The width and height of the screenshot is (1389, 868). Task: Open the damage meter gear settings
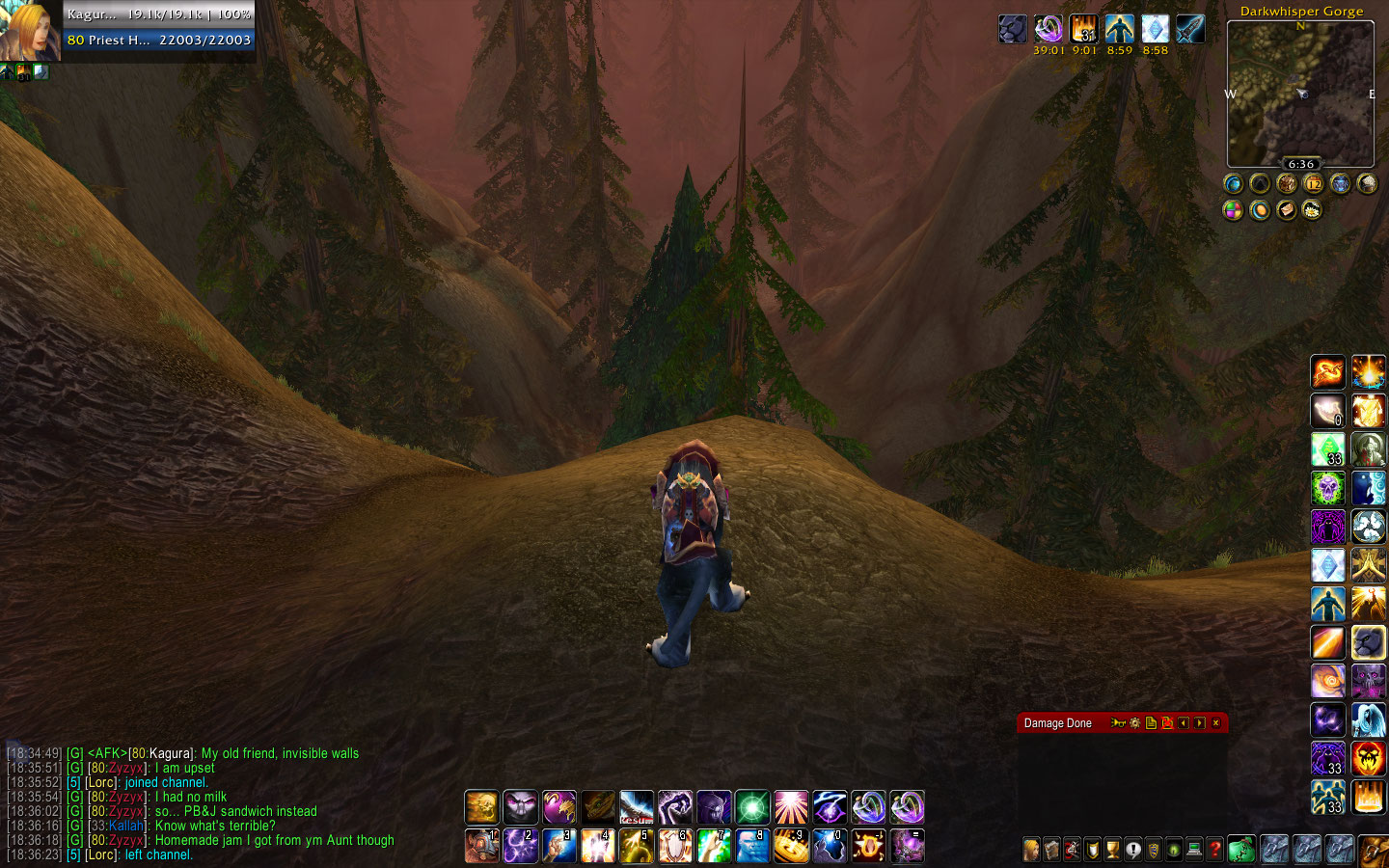[x=1134, y=723]
